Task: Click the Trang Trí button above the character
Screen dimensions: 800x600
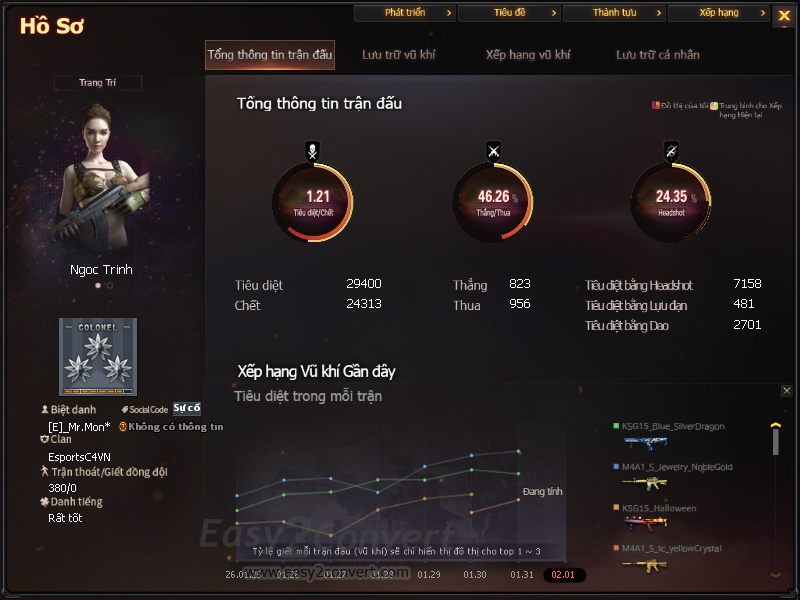Action: click(x=98, y=83)
